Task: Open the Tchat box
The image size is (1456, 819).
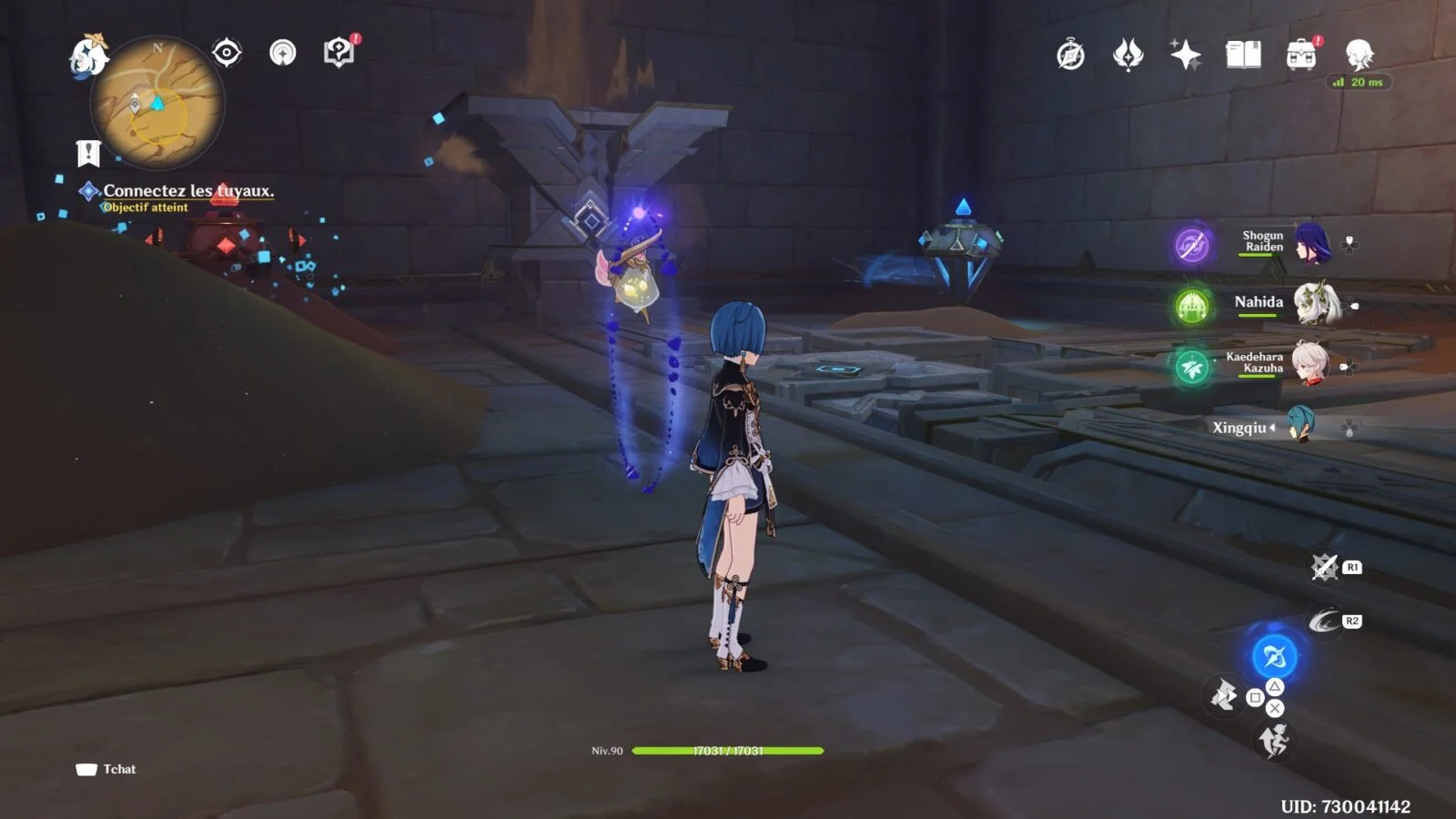Action: pyautogui.click(x=106, y=769)
